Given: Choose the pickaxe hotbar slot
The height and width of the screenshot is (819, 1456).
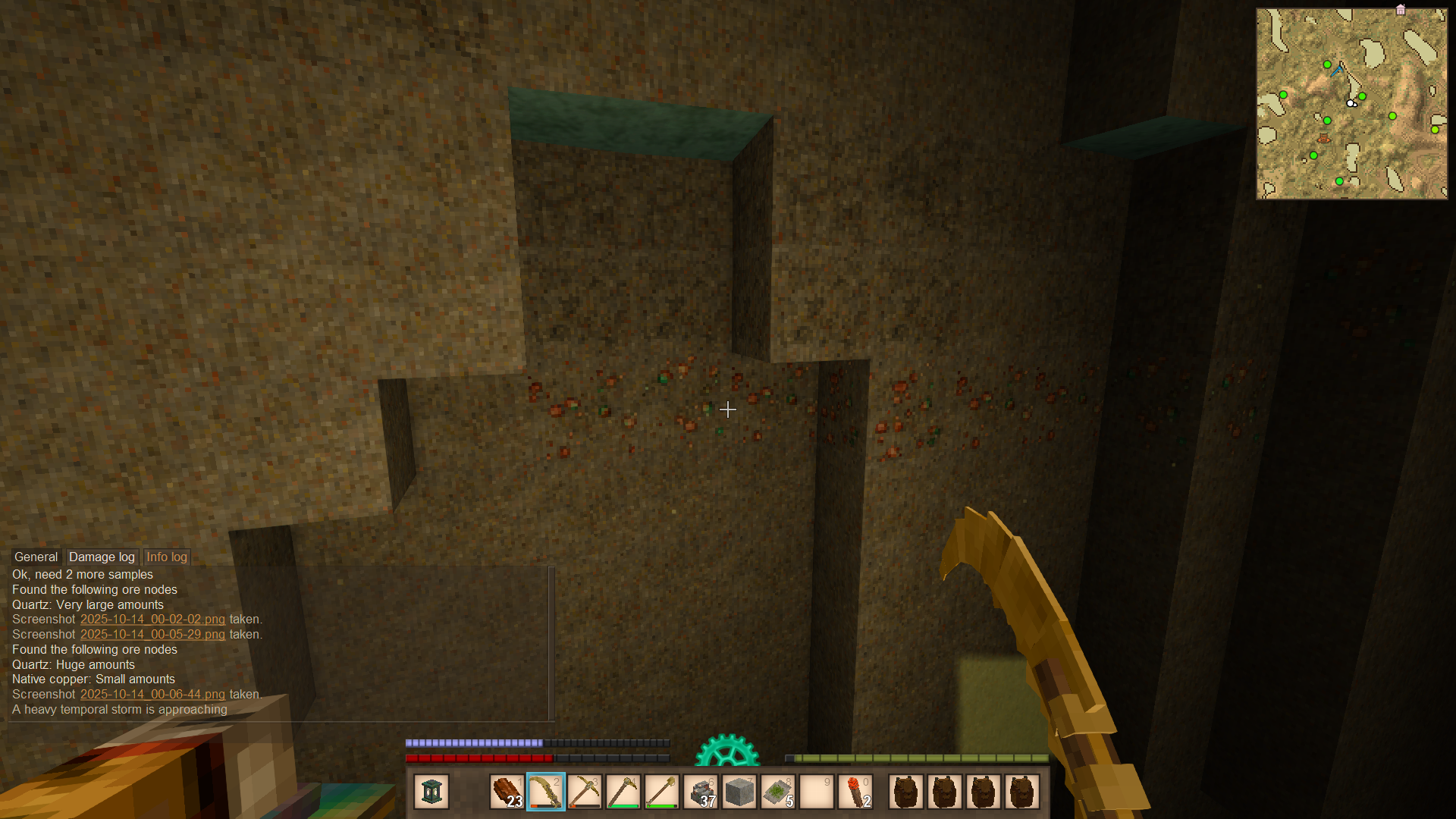Looking at the screenshot, I should (584, 792).
